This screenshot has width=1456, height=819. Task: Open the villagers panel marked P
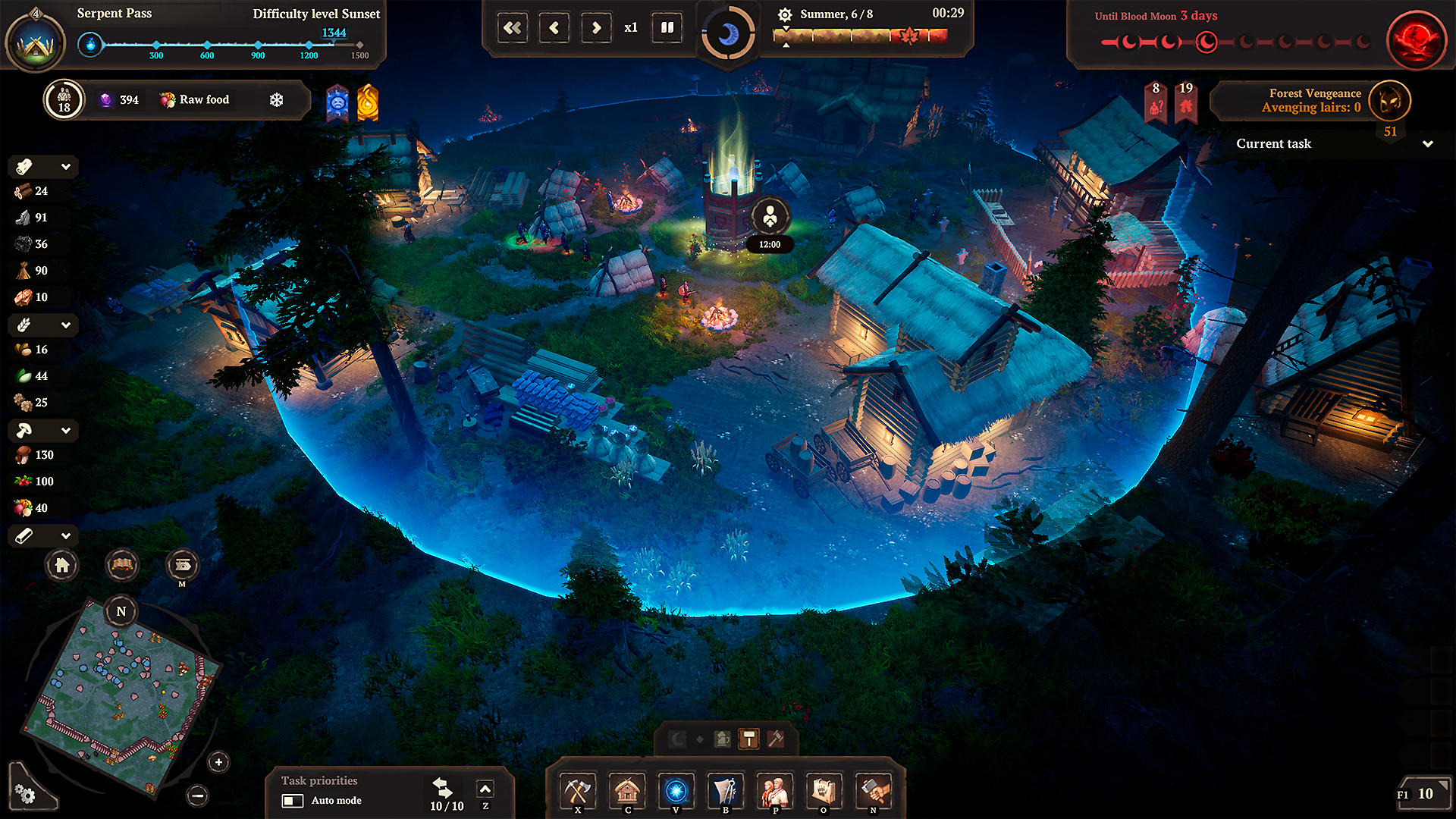(774, 791)
